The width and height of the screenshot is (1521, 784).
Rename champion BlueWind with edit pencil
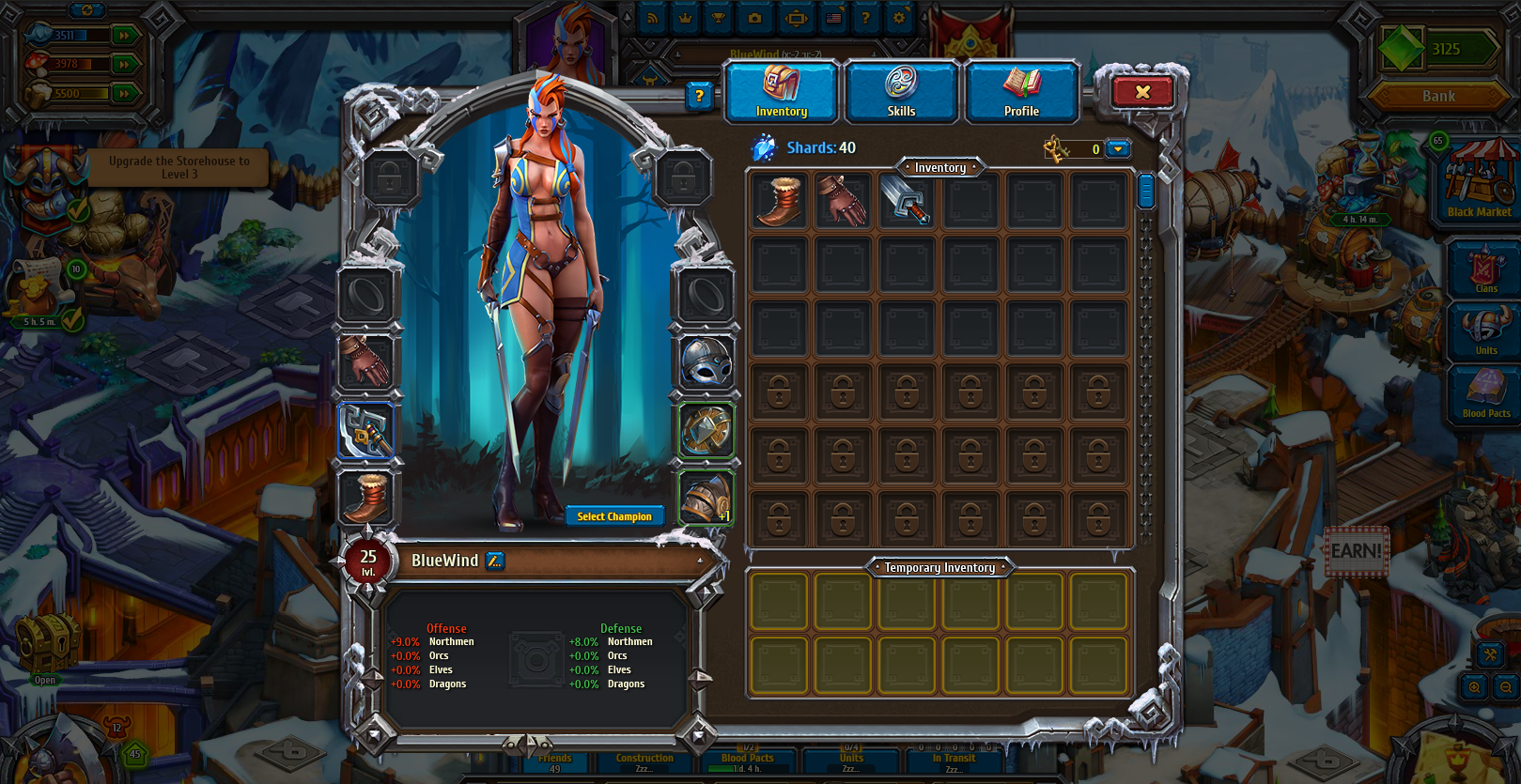click(x=495, y=561)
